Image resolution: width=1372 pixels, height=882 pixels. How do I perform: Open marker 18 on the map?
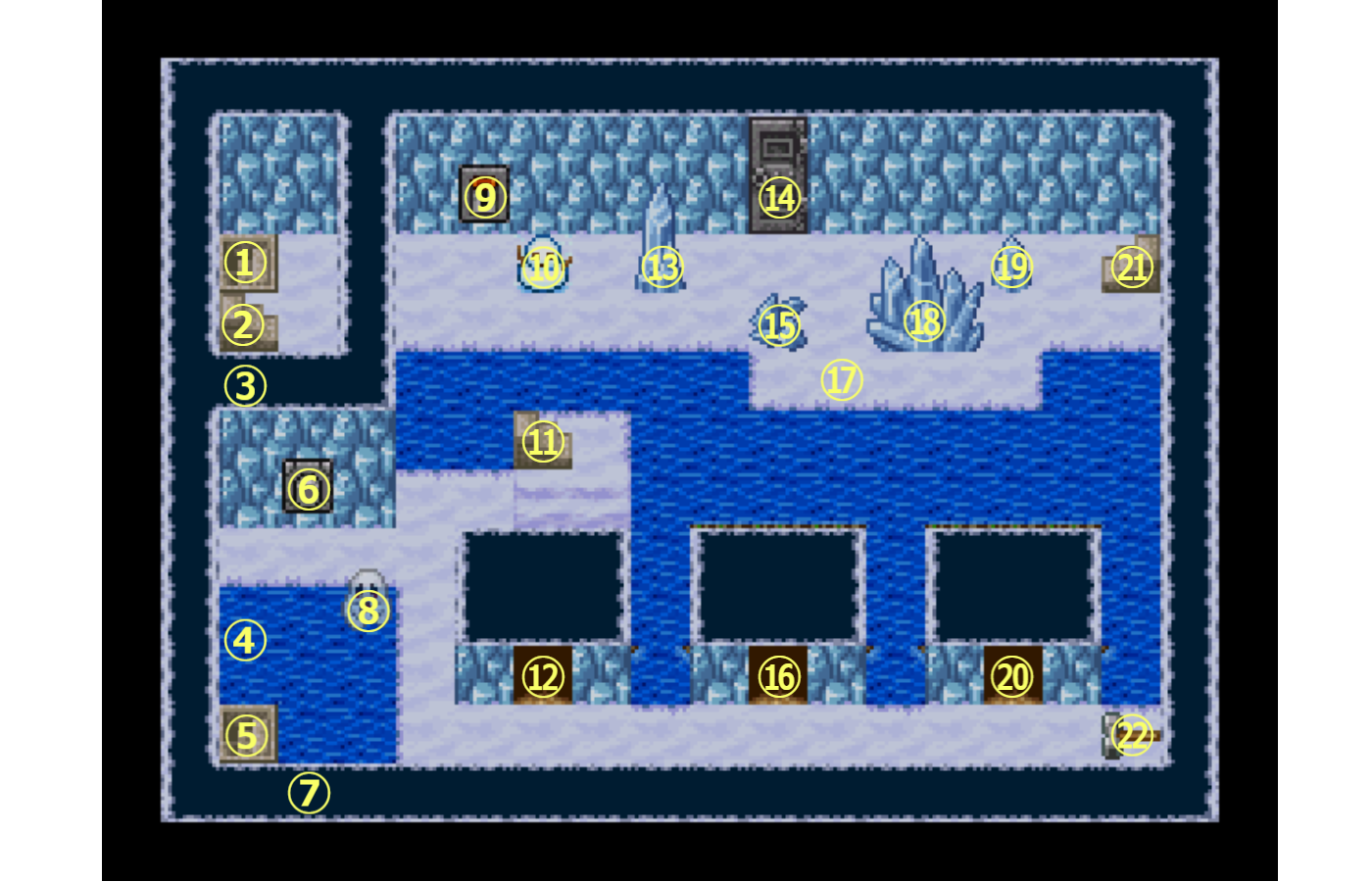[x=924, y=321]
